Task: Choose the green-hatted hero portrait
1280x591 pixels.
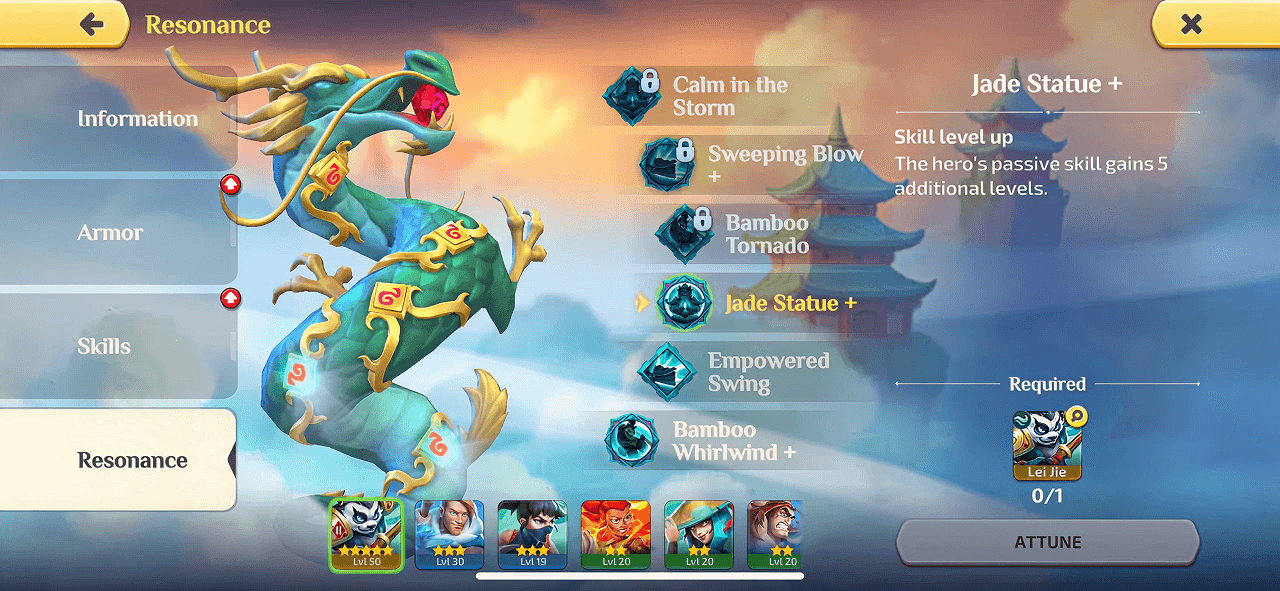Action: tap(699, 535)
